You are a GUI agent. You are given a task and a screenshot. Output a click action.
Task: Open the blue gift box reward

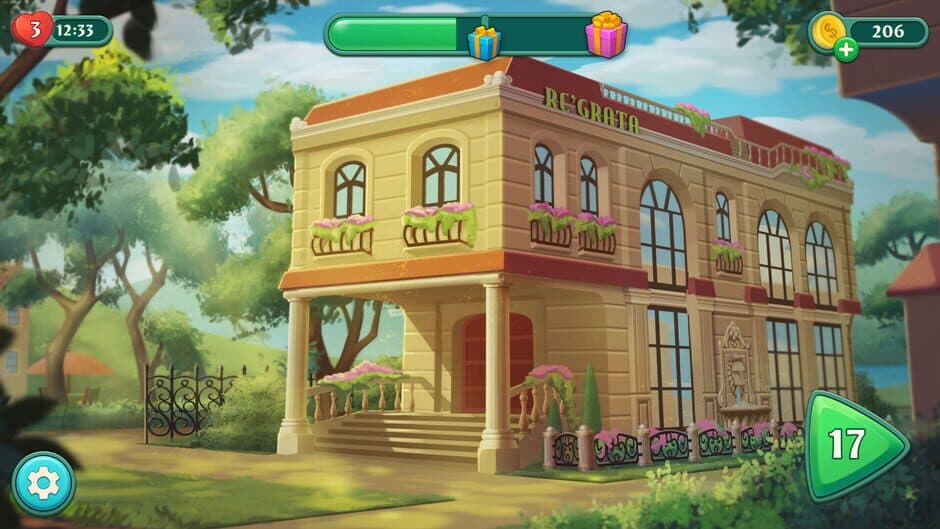pyautogui.click(x=484, y=41)
